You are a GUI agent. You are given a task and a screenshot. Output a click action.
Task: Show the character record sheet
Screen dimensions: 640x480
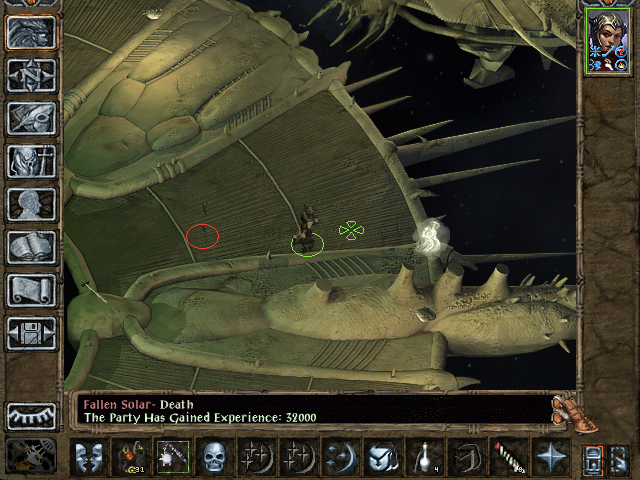click(x=31, y=204)
